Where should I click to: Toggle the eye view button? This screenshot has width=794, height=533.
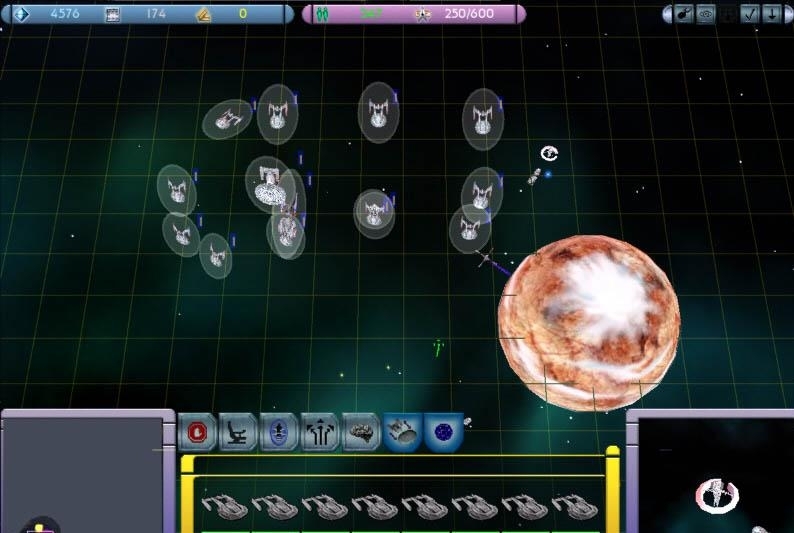(x=705, y=14)
